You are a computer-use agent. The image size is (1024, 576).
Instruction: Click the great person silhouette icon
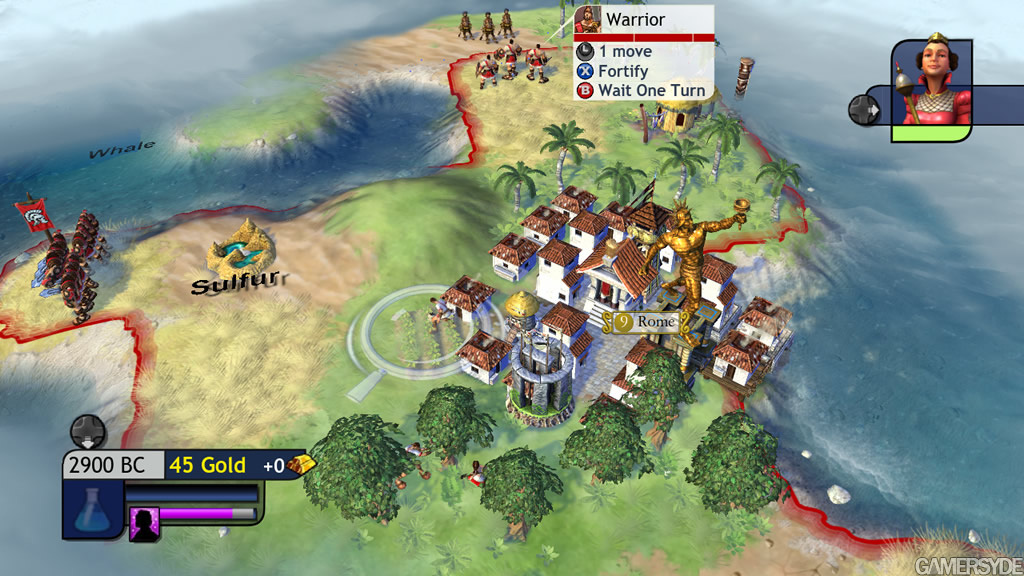[x=144, y=522]
